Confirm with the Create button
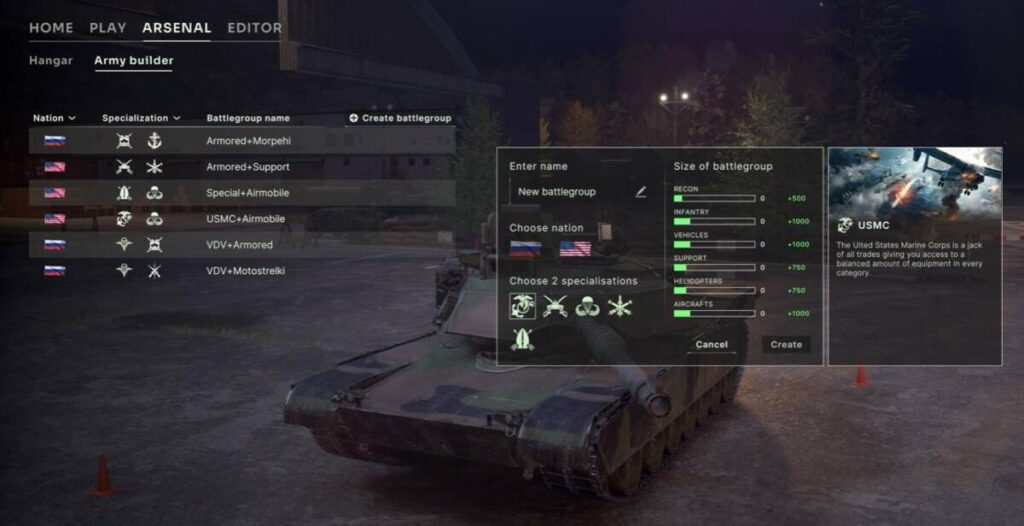 pyautogui.click(x=786, y=345)
